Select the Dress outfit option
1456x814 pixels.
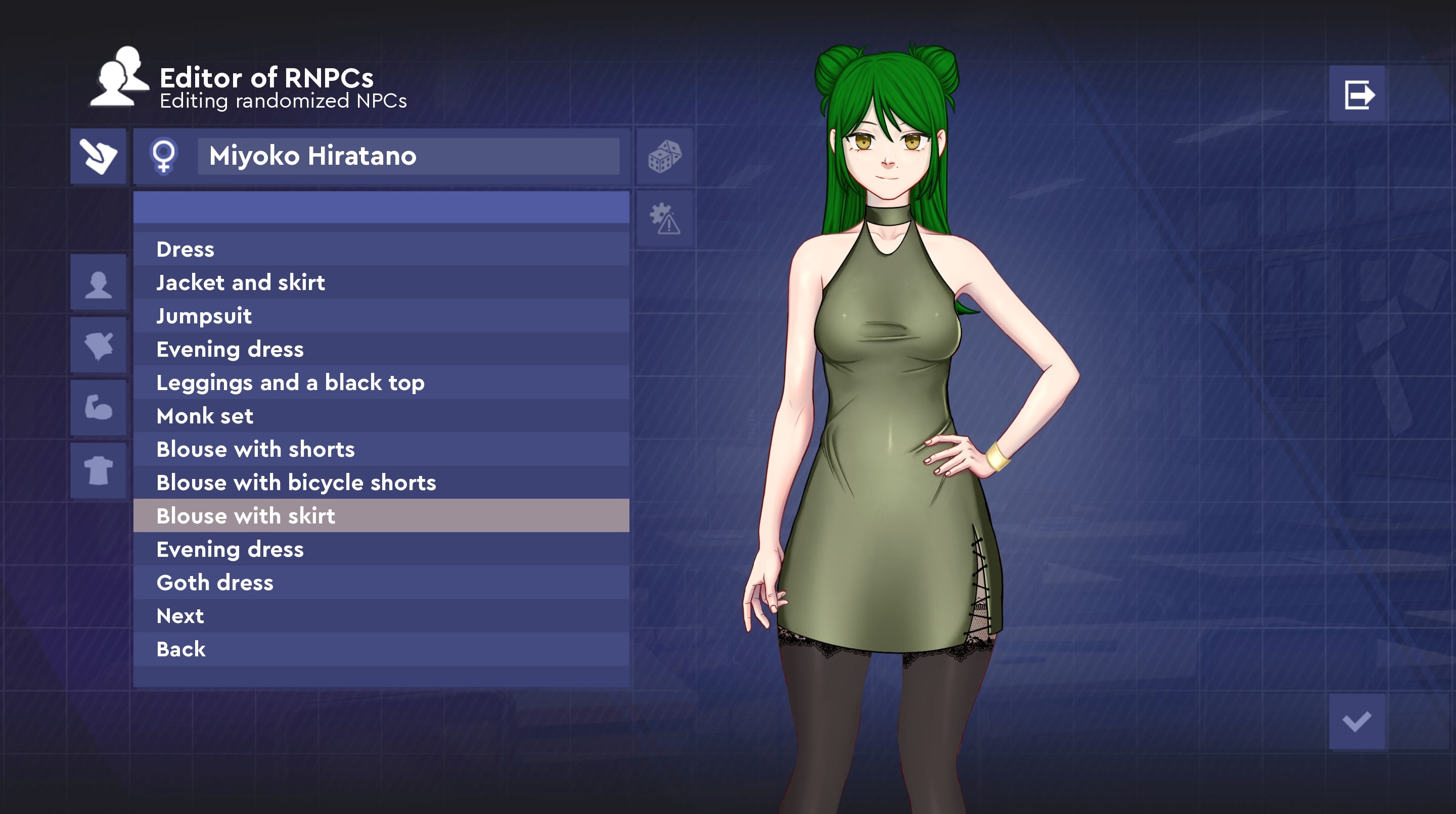click(x=381, y=249)
